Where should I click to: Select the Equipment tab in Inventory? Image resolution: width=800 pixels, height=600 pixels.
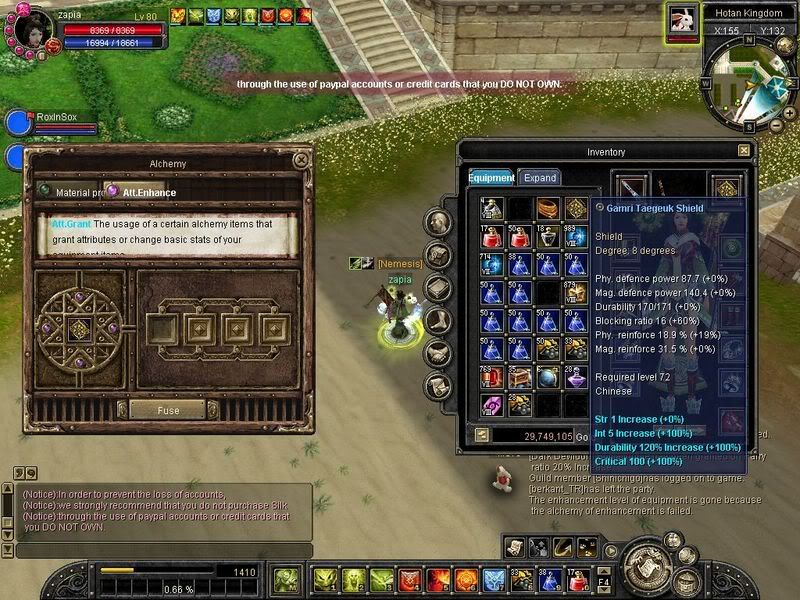[x=490, y=178]
